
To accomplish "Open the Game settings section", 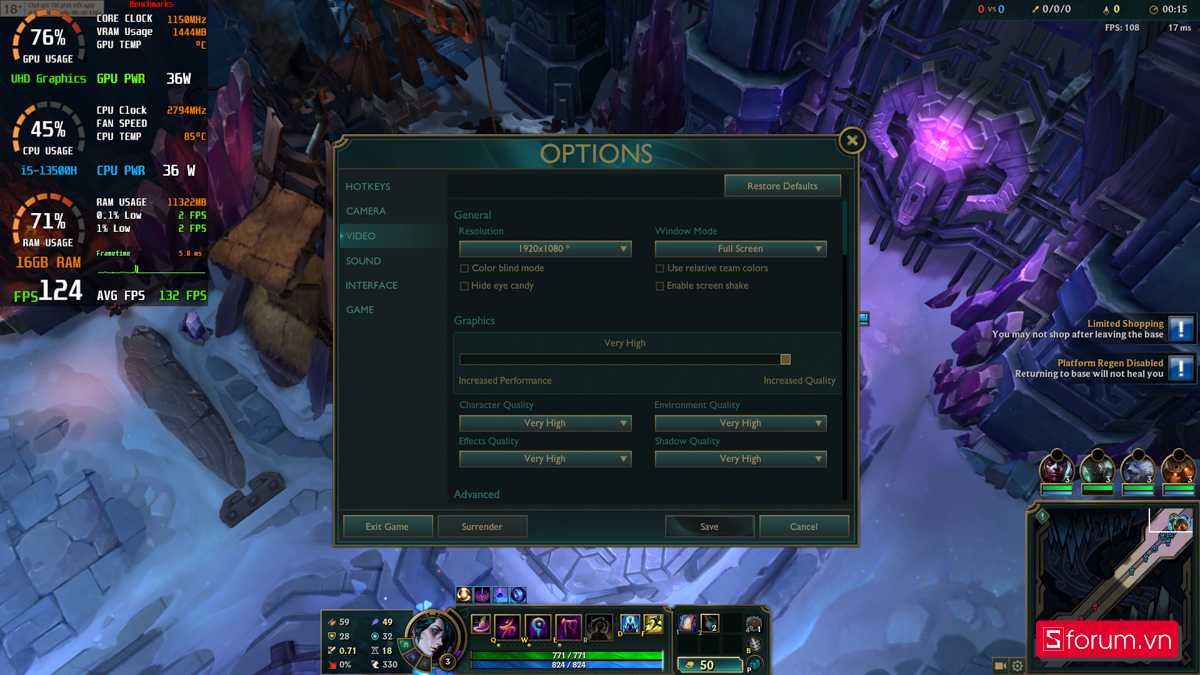I will tap(360, 310).
